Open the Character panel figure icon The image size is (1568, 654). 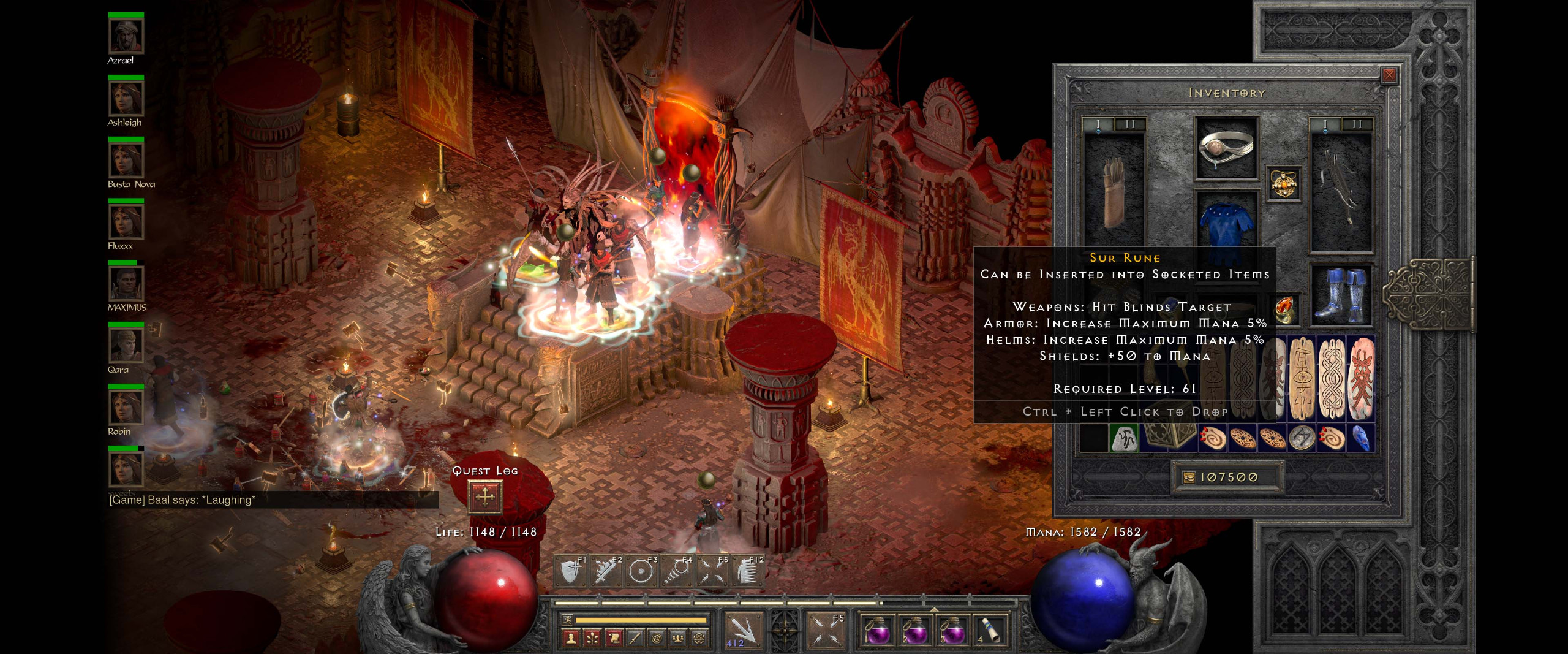pyautogui.click(x=570, y=640)
